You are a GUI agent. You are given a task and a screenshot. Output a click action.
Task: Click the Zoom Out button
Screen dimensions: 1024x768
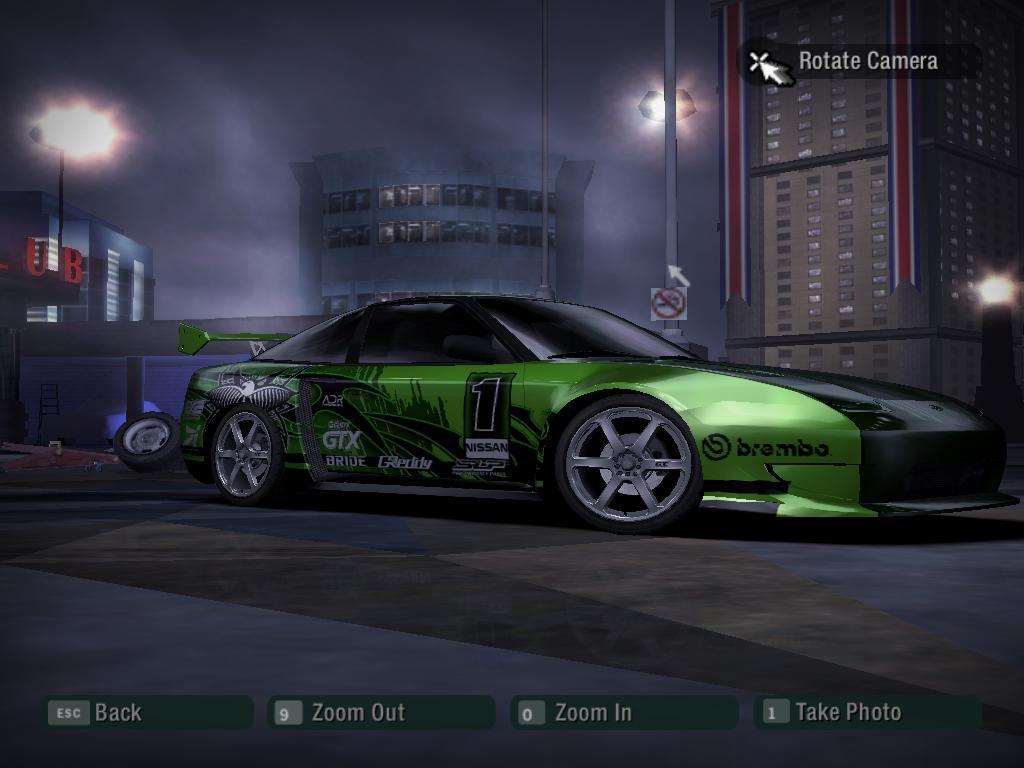pos(381,713)
